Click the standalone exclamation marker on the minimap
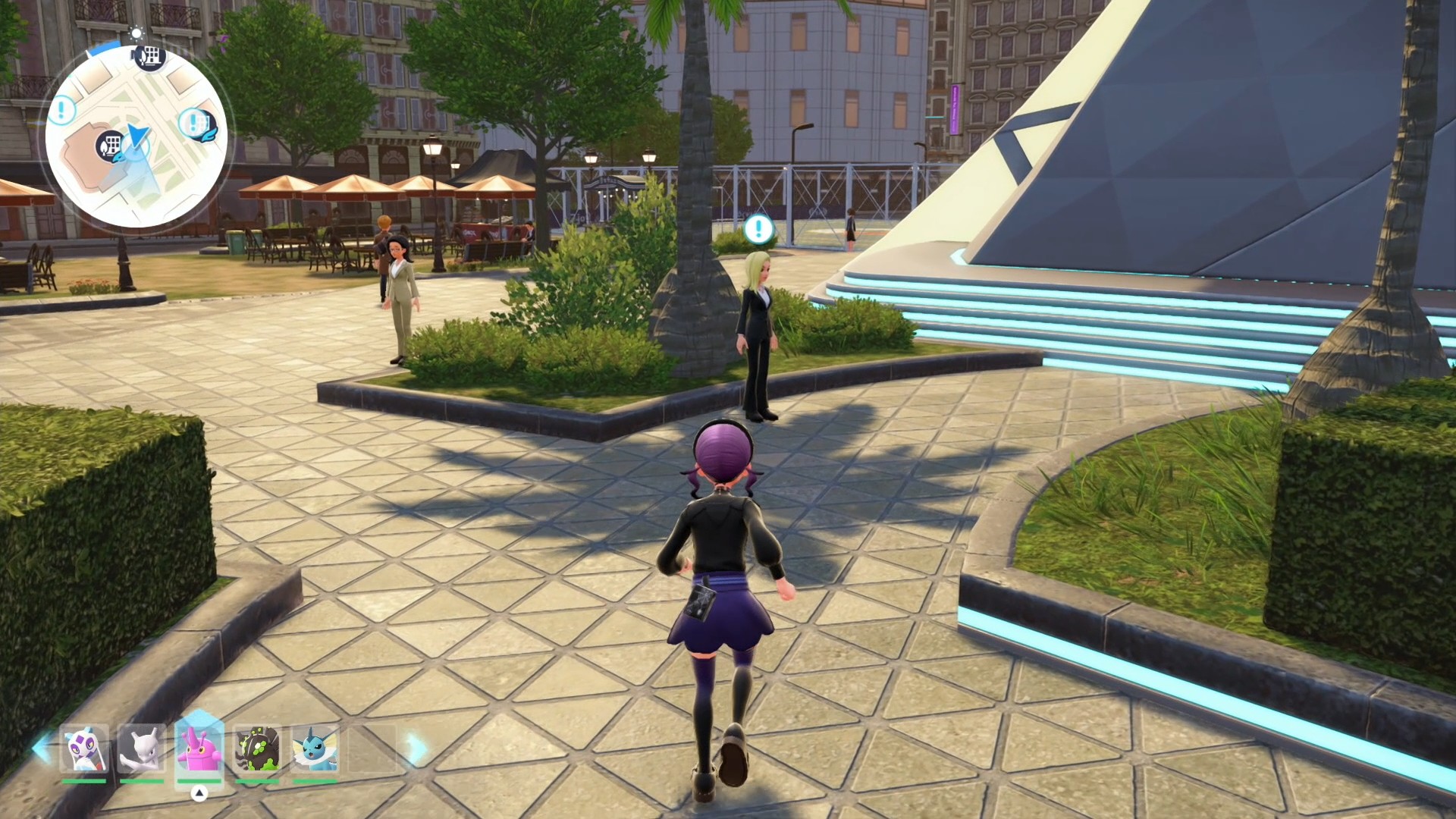 tap(61, 111)
